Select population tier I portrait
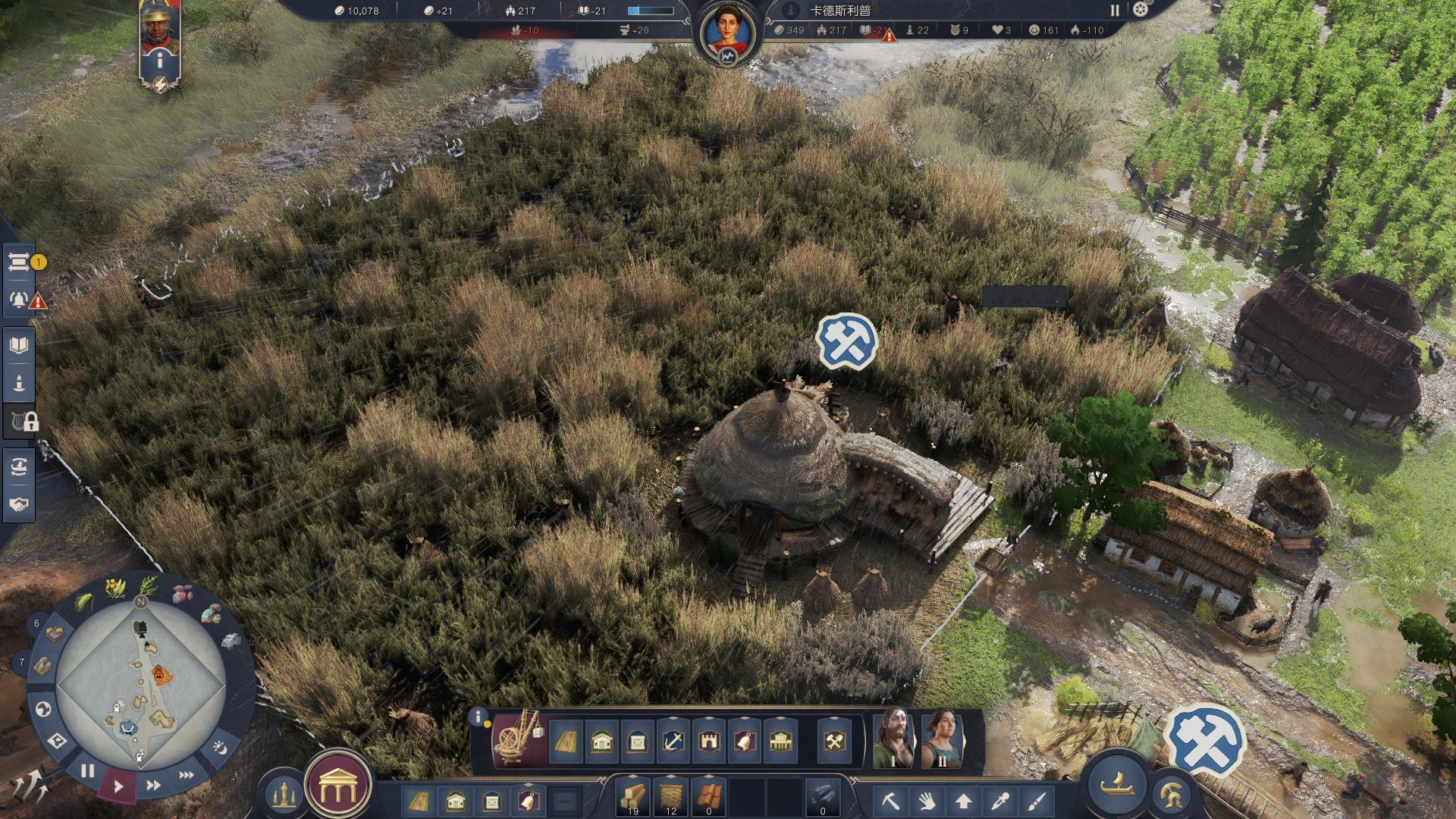Viewport: 1456px width, 819px height. (893, 739)
